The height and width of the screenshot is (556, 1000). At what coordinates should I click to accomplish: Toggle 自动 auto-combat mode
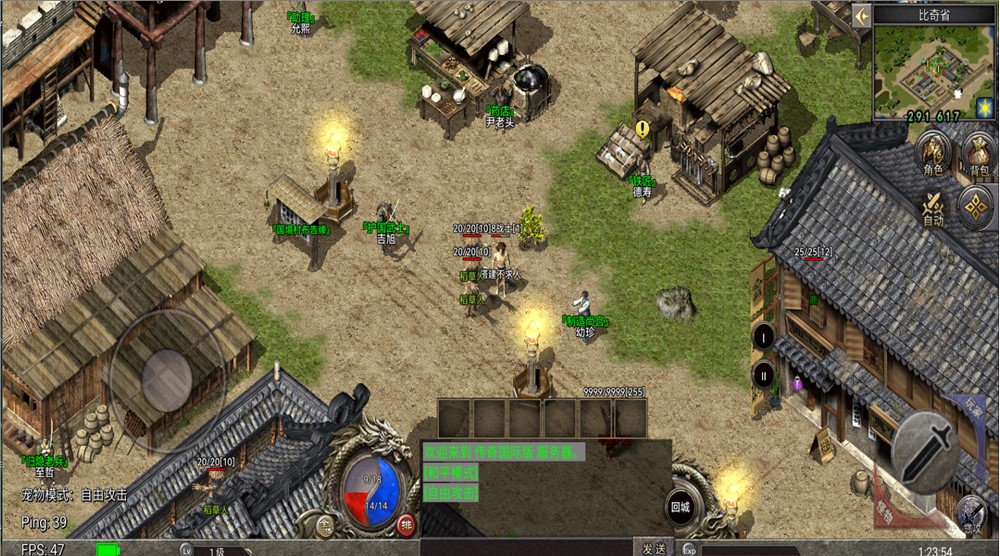pos(933,208)
